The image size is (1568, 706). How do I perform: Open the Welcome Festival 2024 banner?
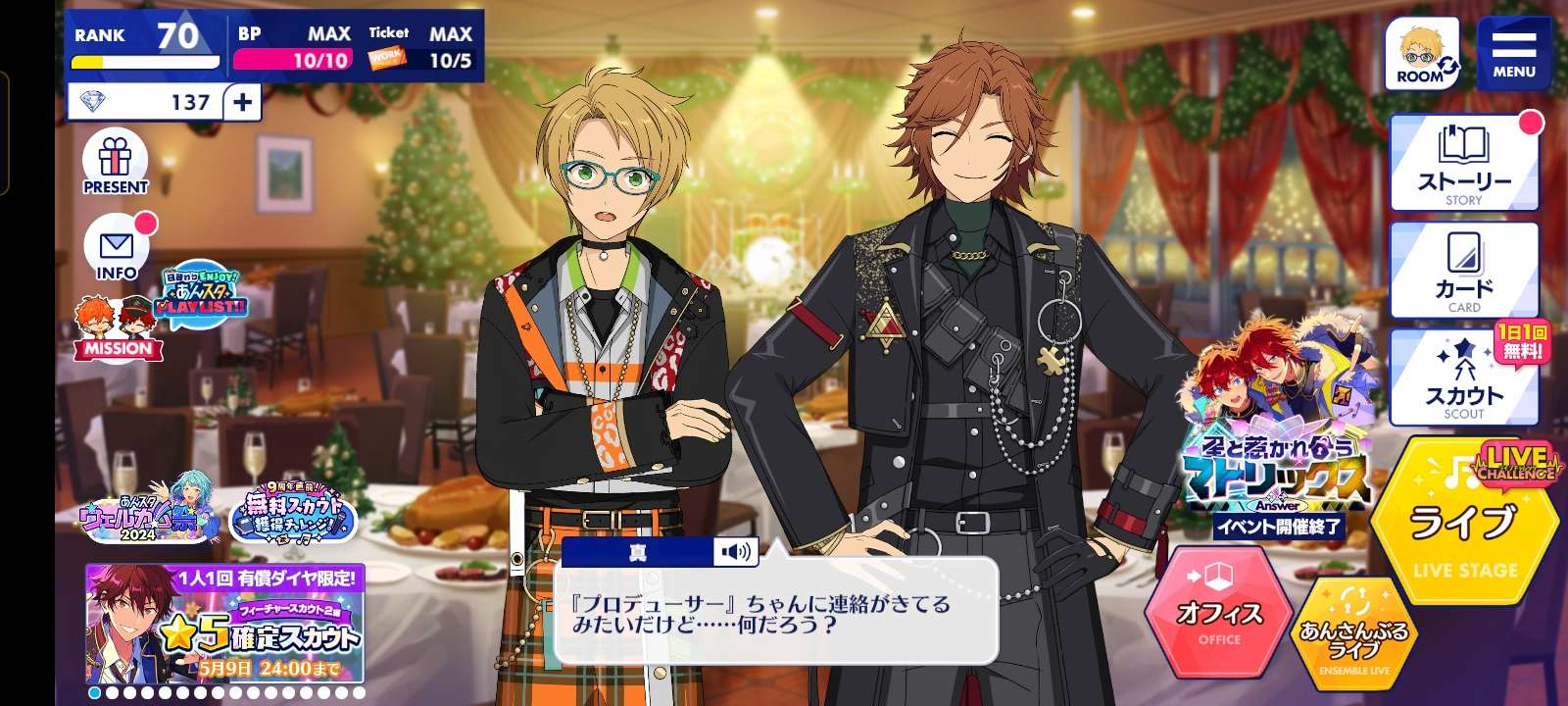click(x=150, y=510)
